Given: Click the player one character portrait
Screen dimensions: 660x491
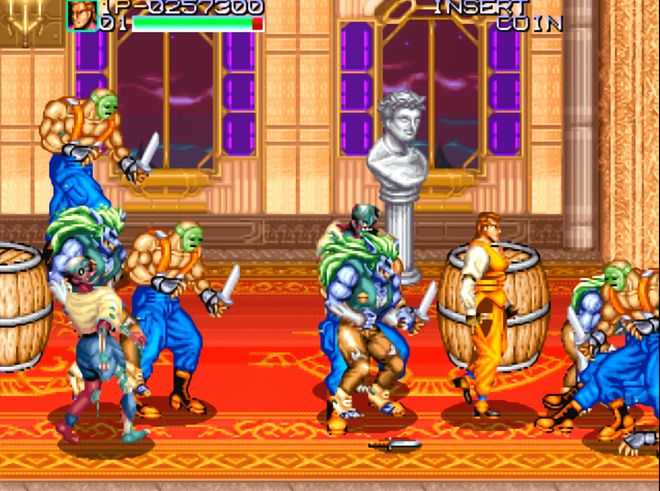Looking at the screenshot, I should click(82, 14).
